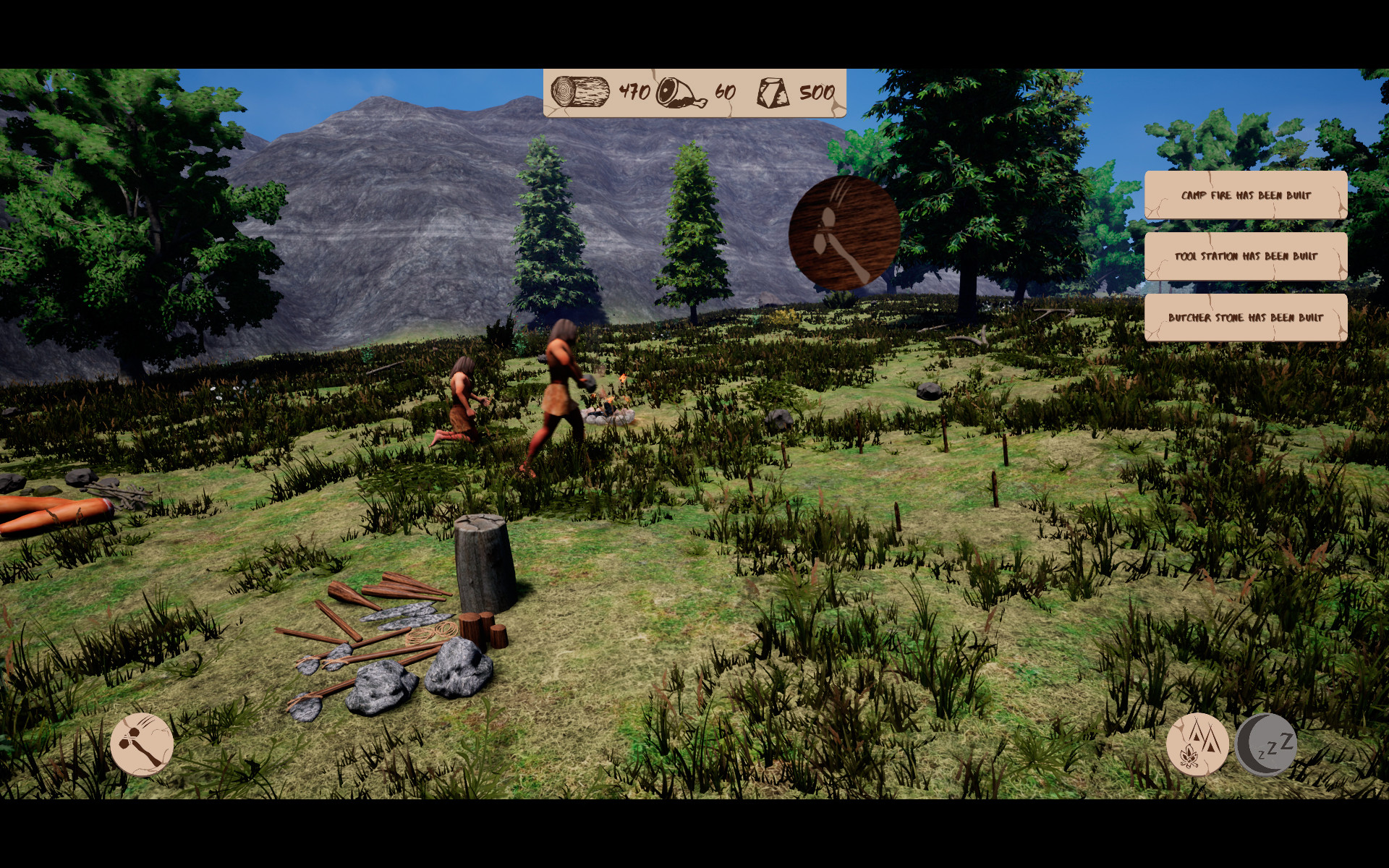This screenshot has height=868, width=1389.
Task: Expand the resource bar panel
Action: click(694, 92)
